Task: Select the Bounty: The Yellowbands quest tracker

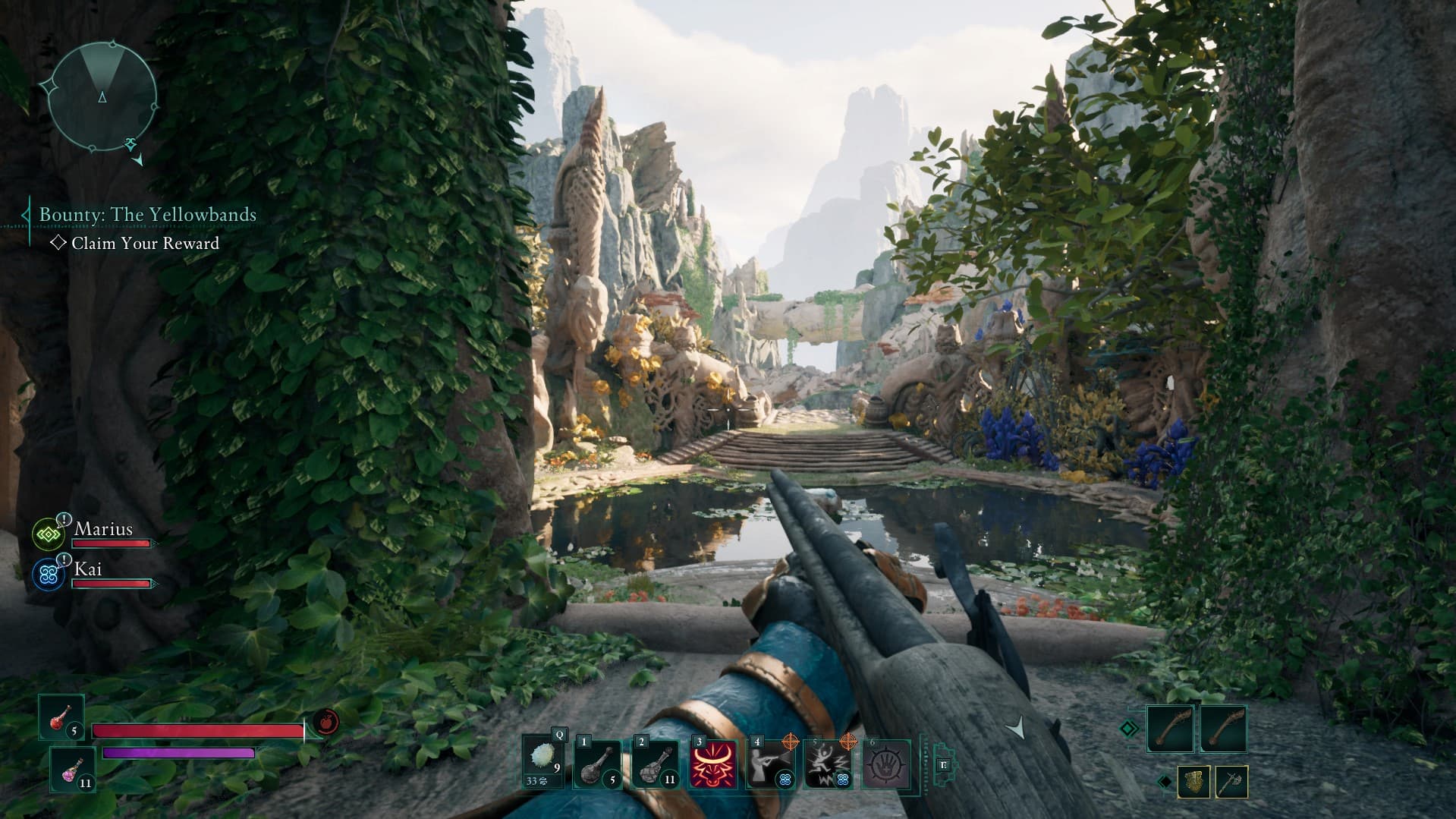Action: [147, 215]
